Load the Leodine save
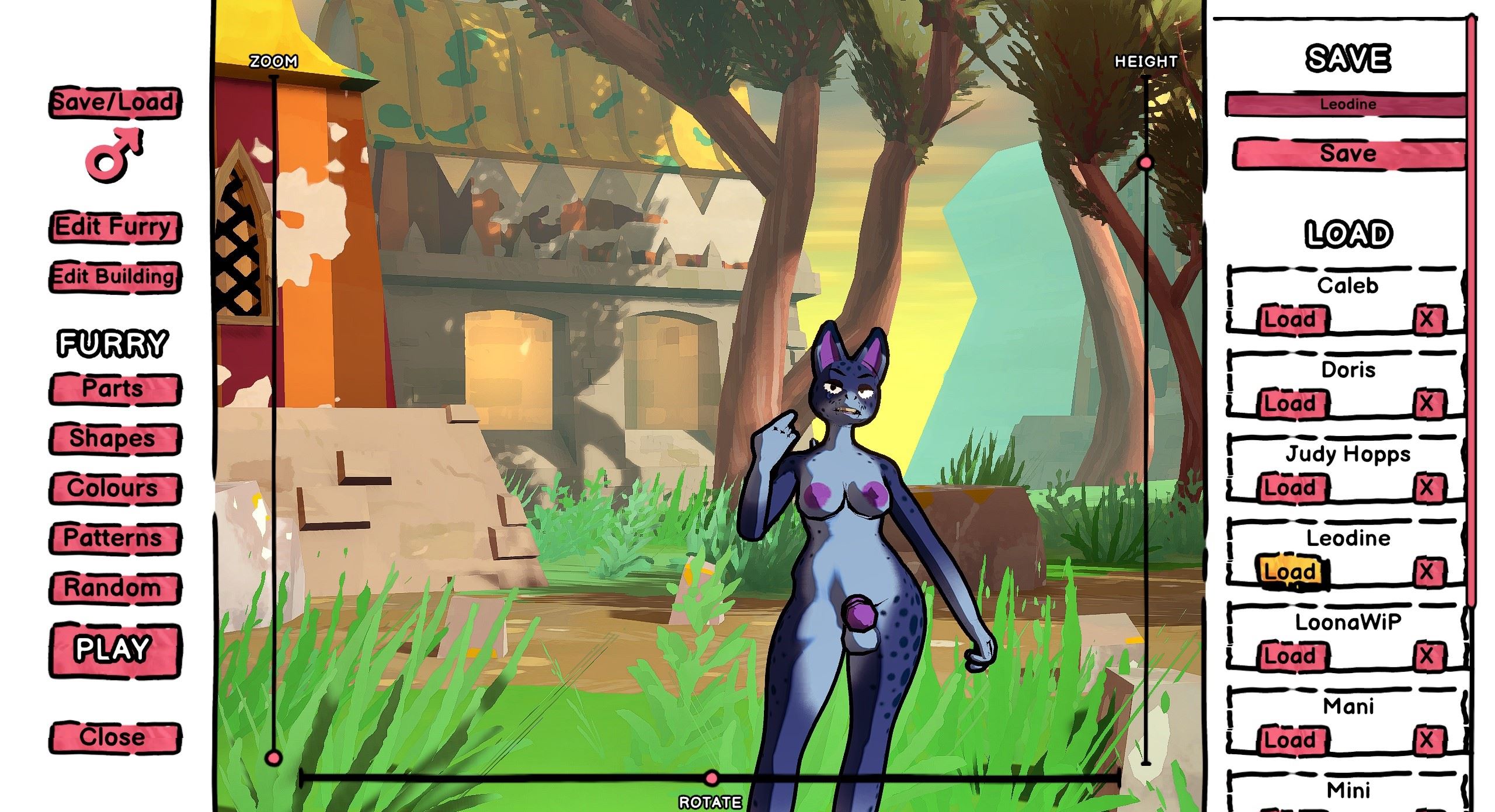 tap(1289, 571)
